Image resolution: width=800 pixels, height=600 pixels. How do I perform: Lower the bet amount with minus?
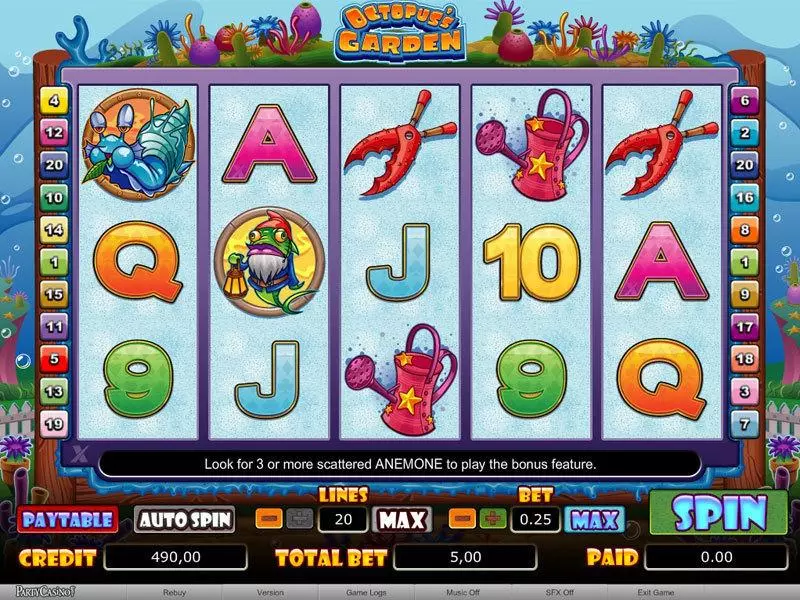click(464, 520)
